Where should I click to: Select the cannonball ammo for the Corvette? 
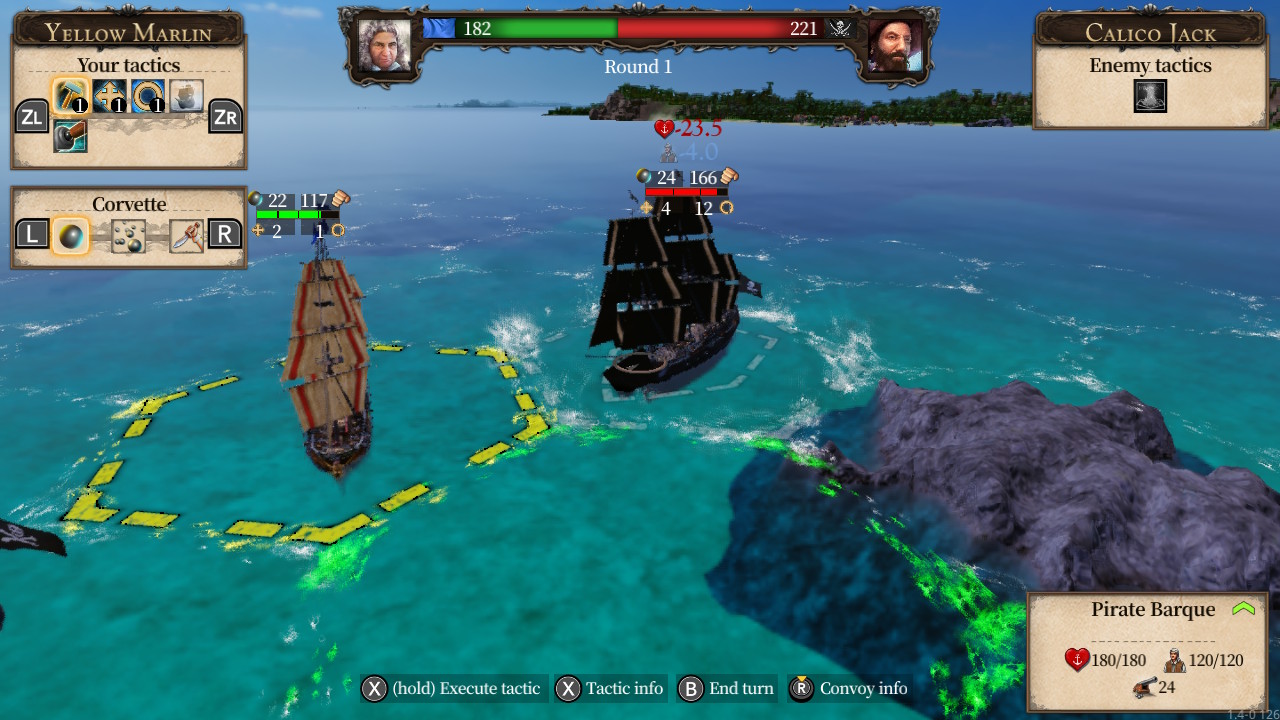tap(71, 236)
